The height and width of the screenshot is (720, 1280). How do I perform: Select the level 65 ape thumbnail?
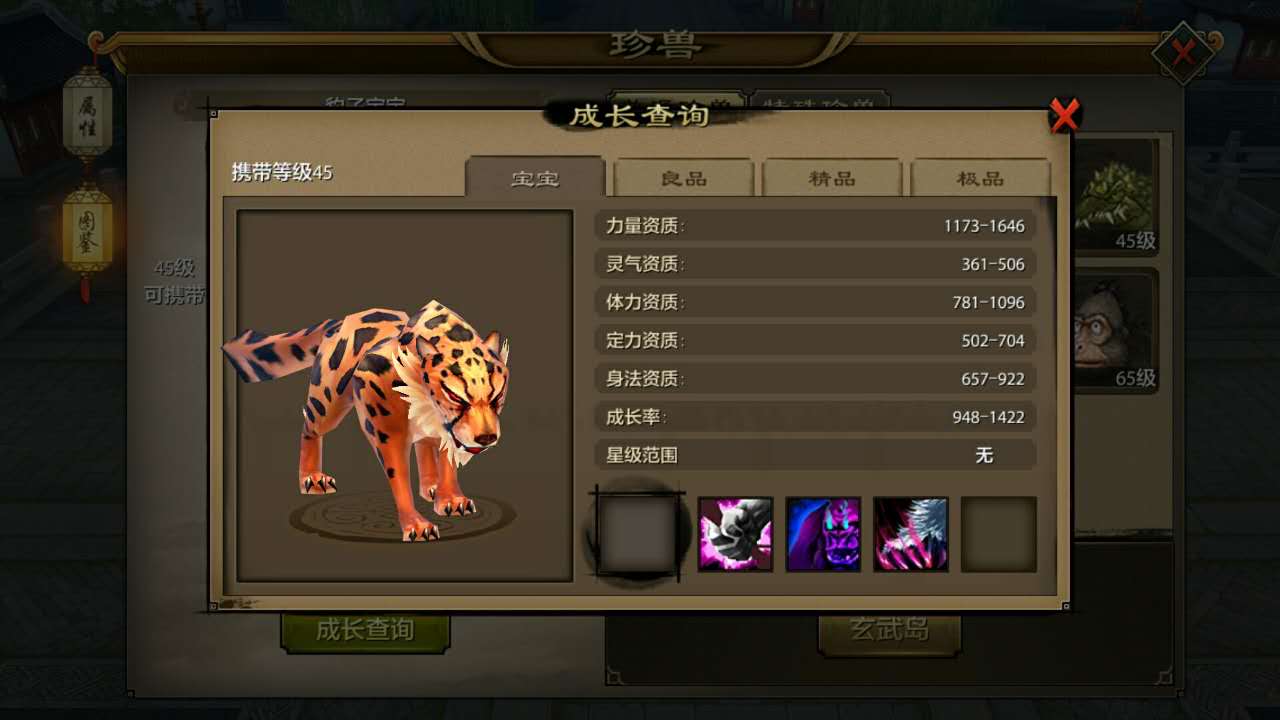point(1115,332)
